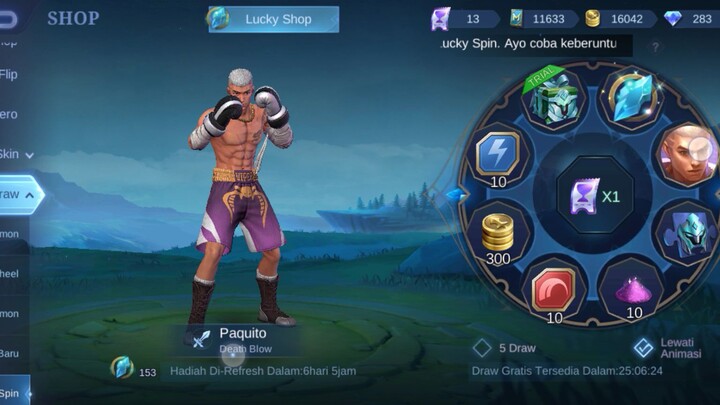Open the question mark help icon
The image size is (720, 405).
pyautogui.click(x=656, y=46)
